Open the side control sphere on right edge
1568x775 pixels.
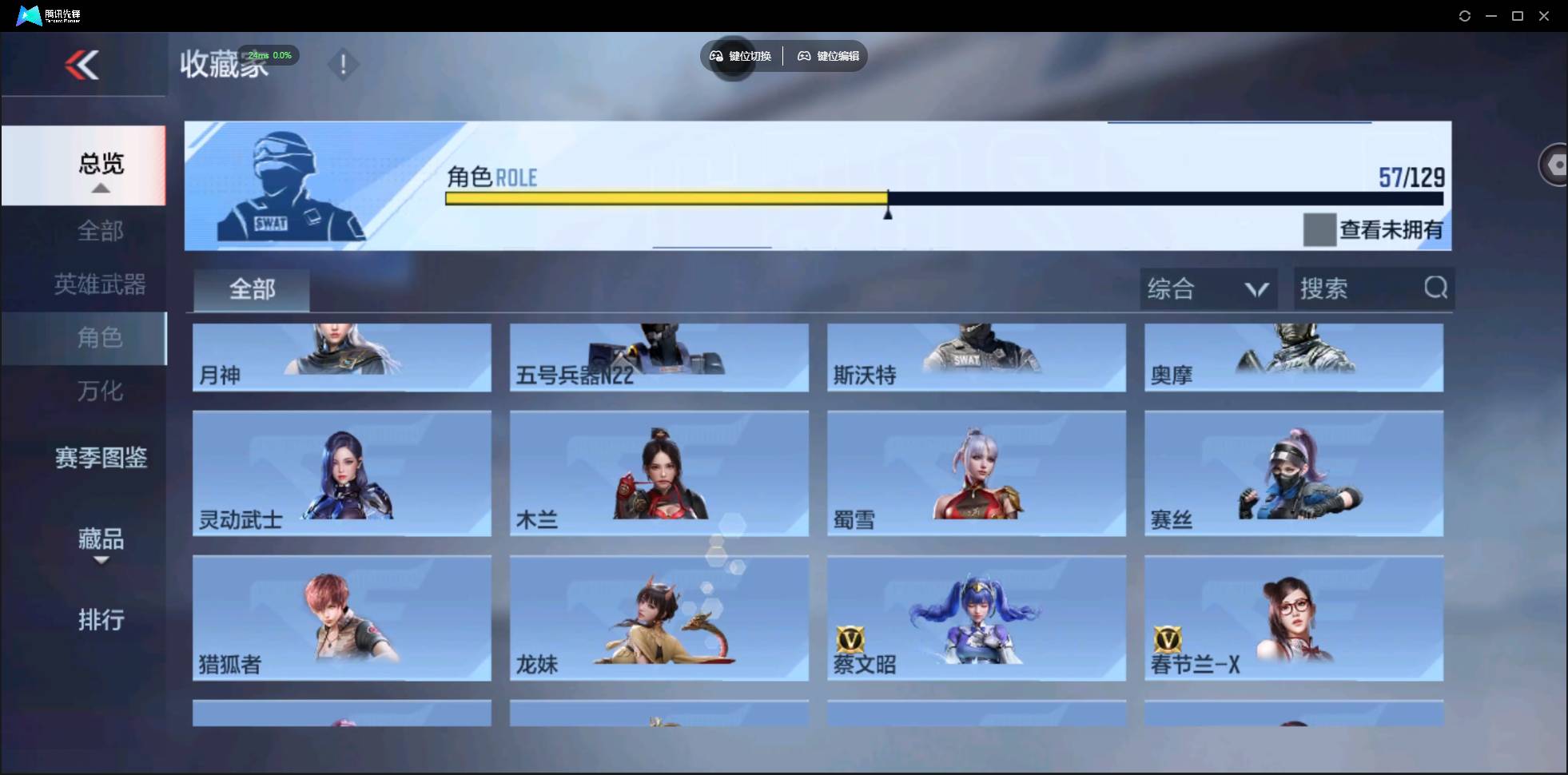pyautogui.click(x=1555, y=164)
